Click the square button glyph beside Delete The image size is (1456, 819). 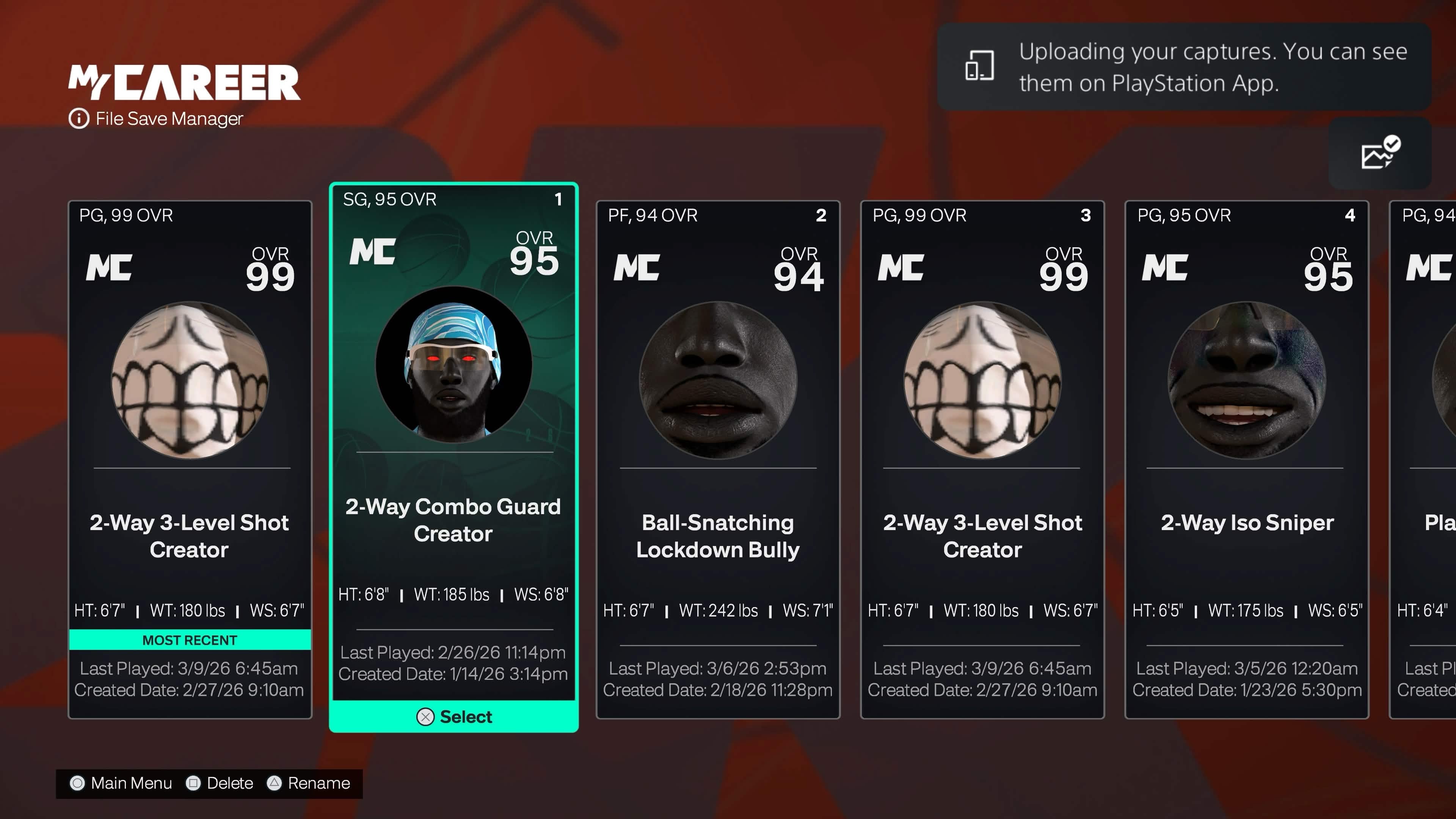coord(194,783)
